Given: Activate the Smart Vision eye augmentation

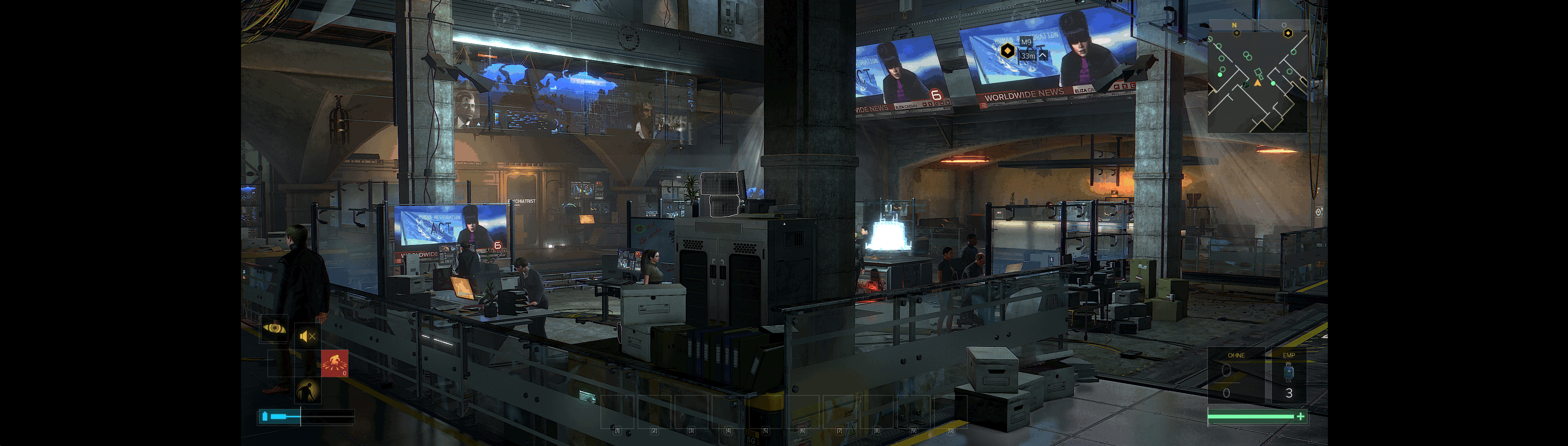Looking at the screenshot, I should coord(274,328).
